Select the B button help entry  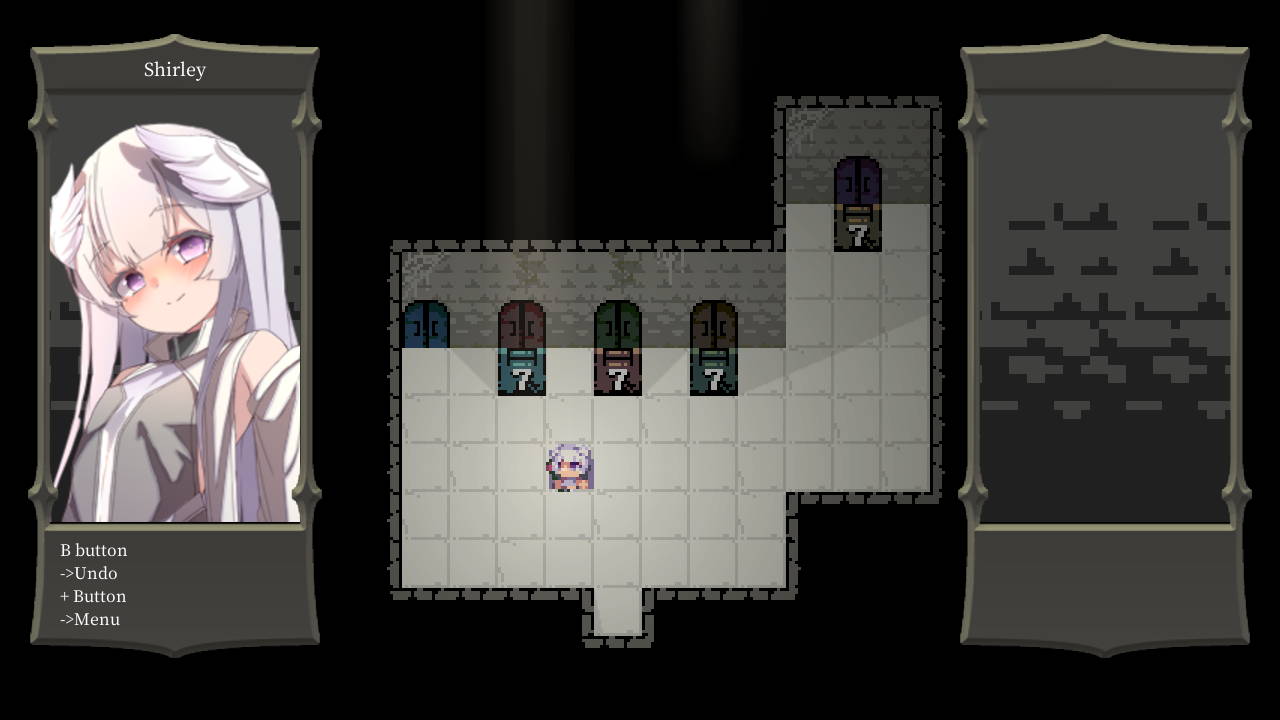coord(91,550)
